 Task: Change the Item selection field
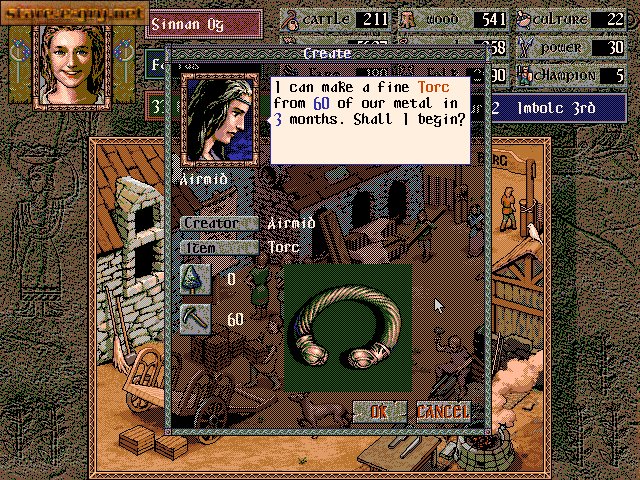(x=217, y=247)
